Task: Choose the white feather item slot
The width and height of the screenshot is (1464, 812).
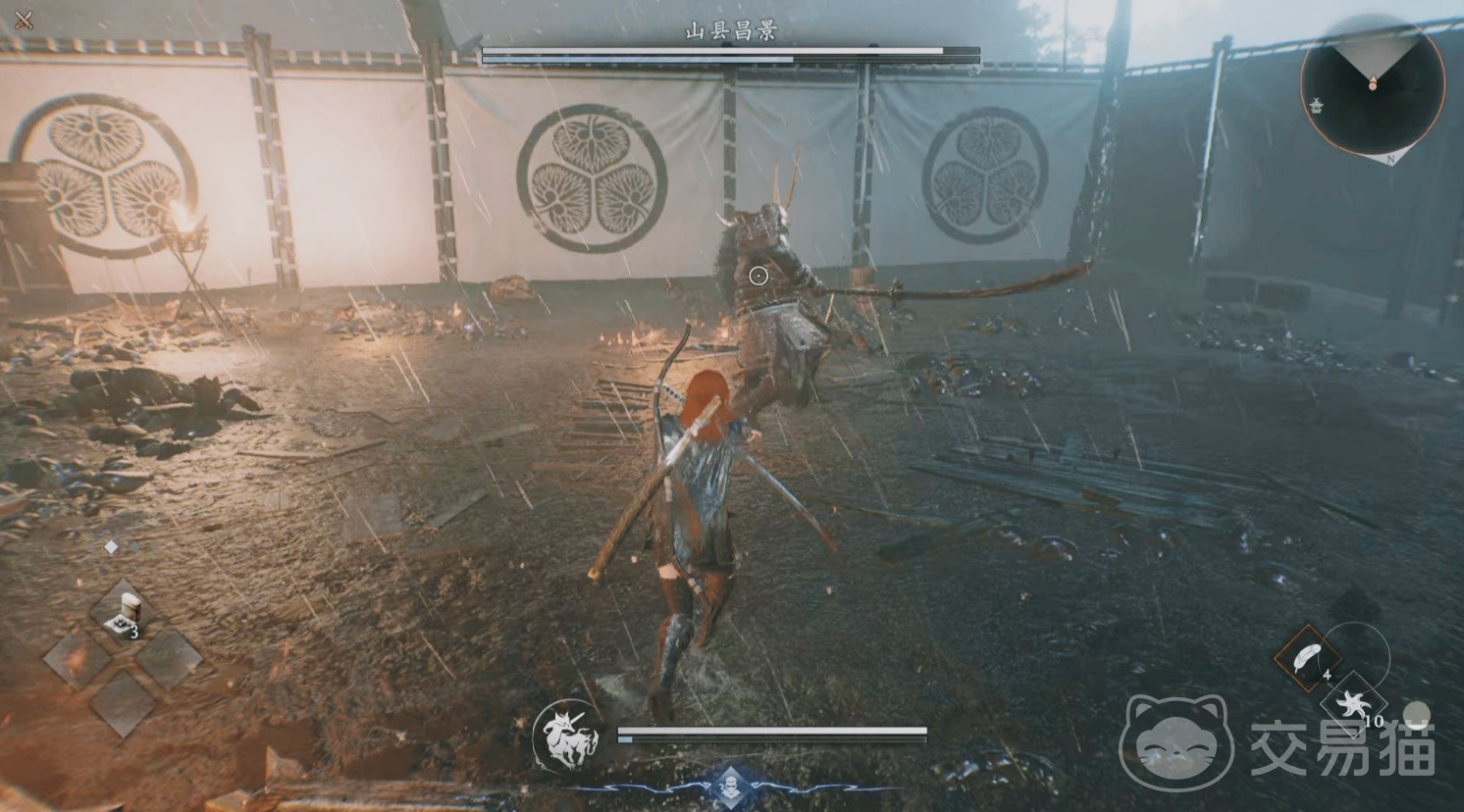Action: (x=1309, y=656)
